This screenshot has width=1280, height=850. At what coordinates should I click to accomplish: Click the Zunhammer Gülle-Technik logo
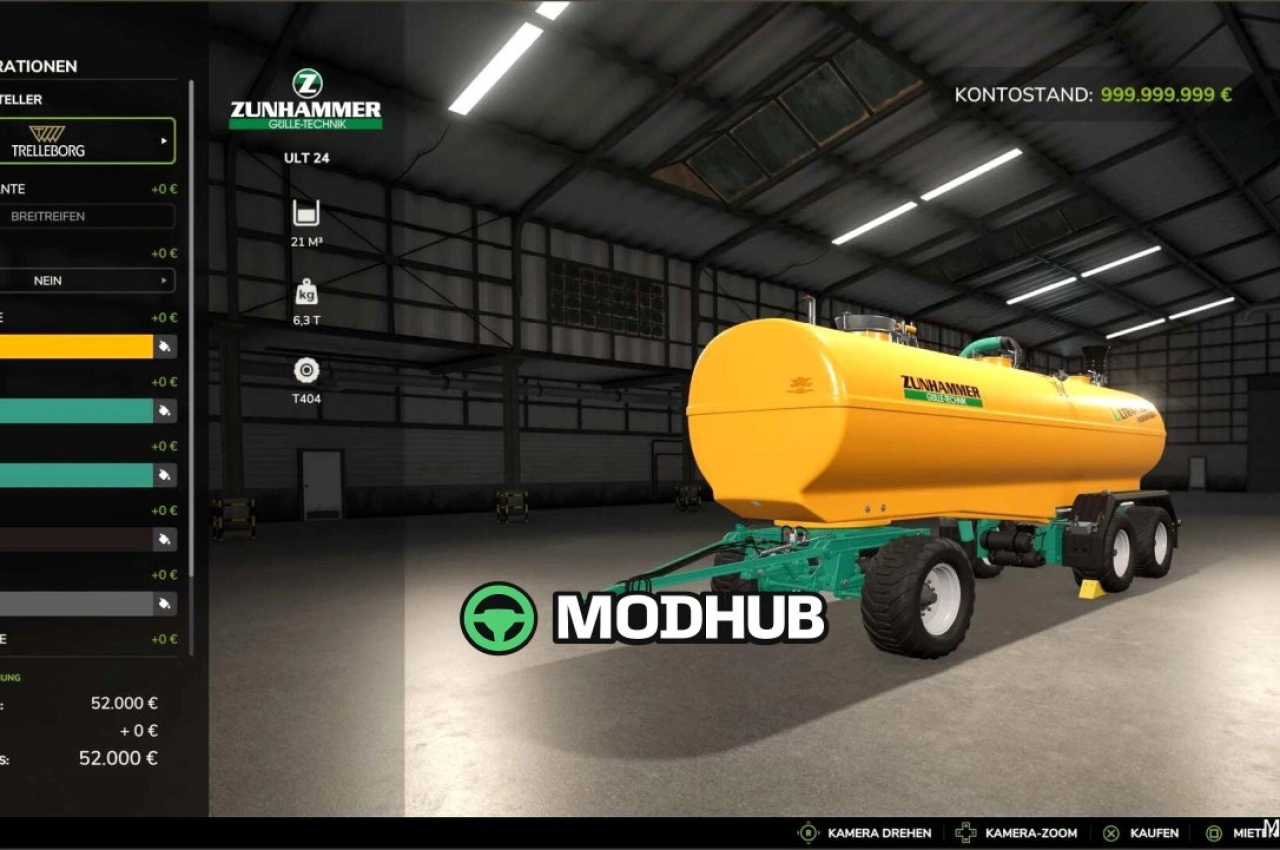tap(305, 97)
